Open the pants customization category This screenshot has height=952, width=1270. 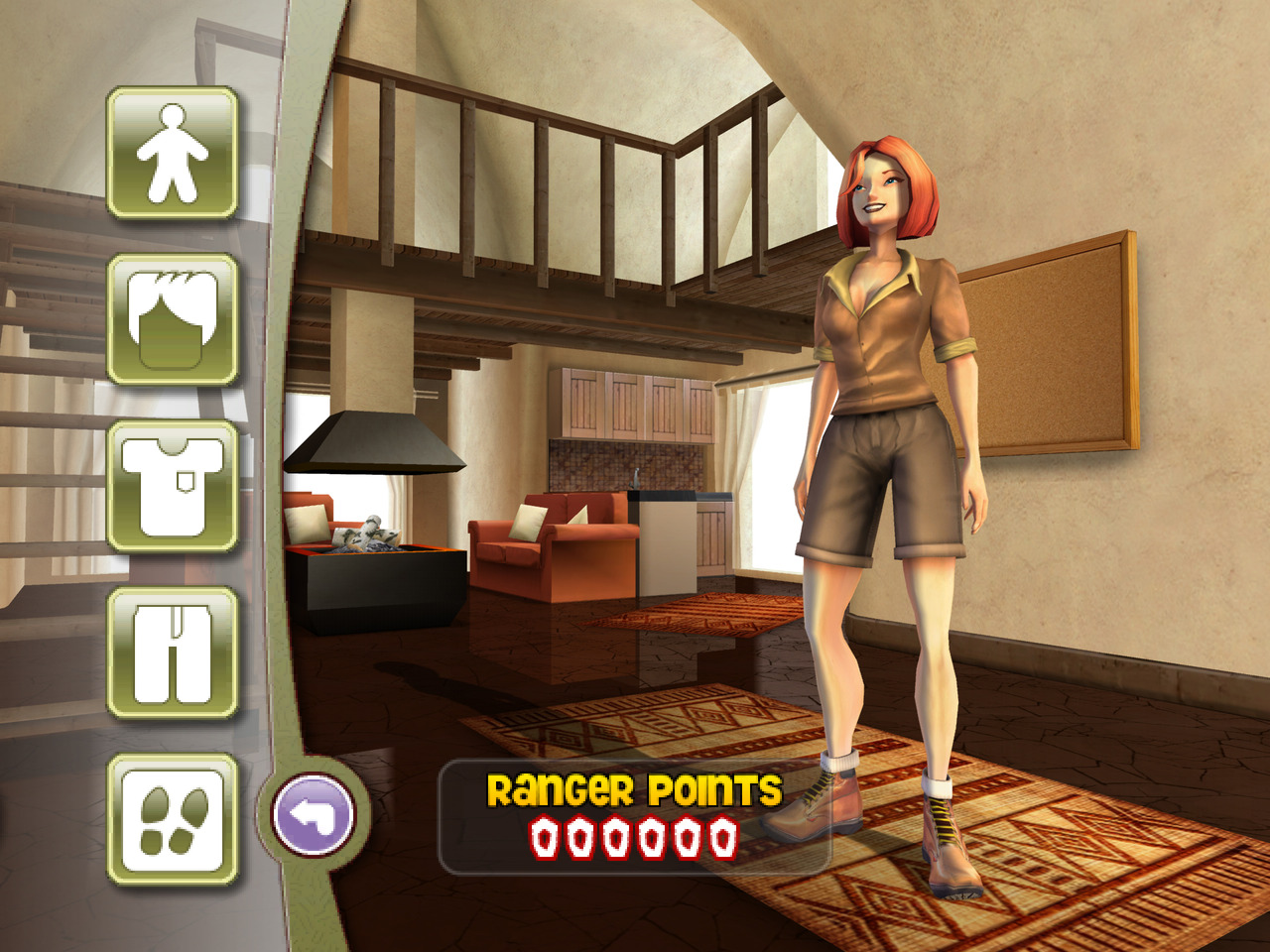pyautogui.click(x=172, y=653)
